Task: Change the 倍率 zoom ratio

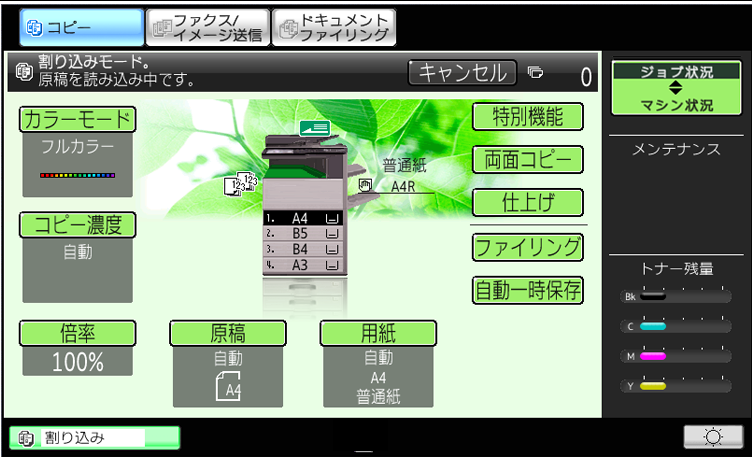Action: click(77, 334)
